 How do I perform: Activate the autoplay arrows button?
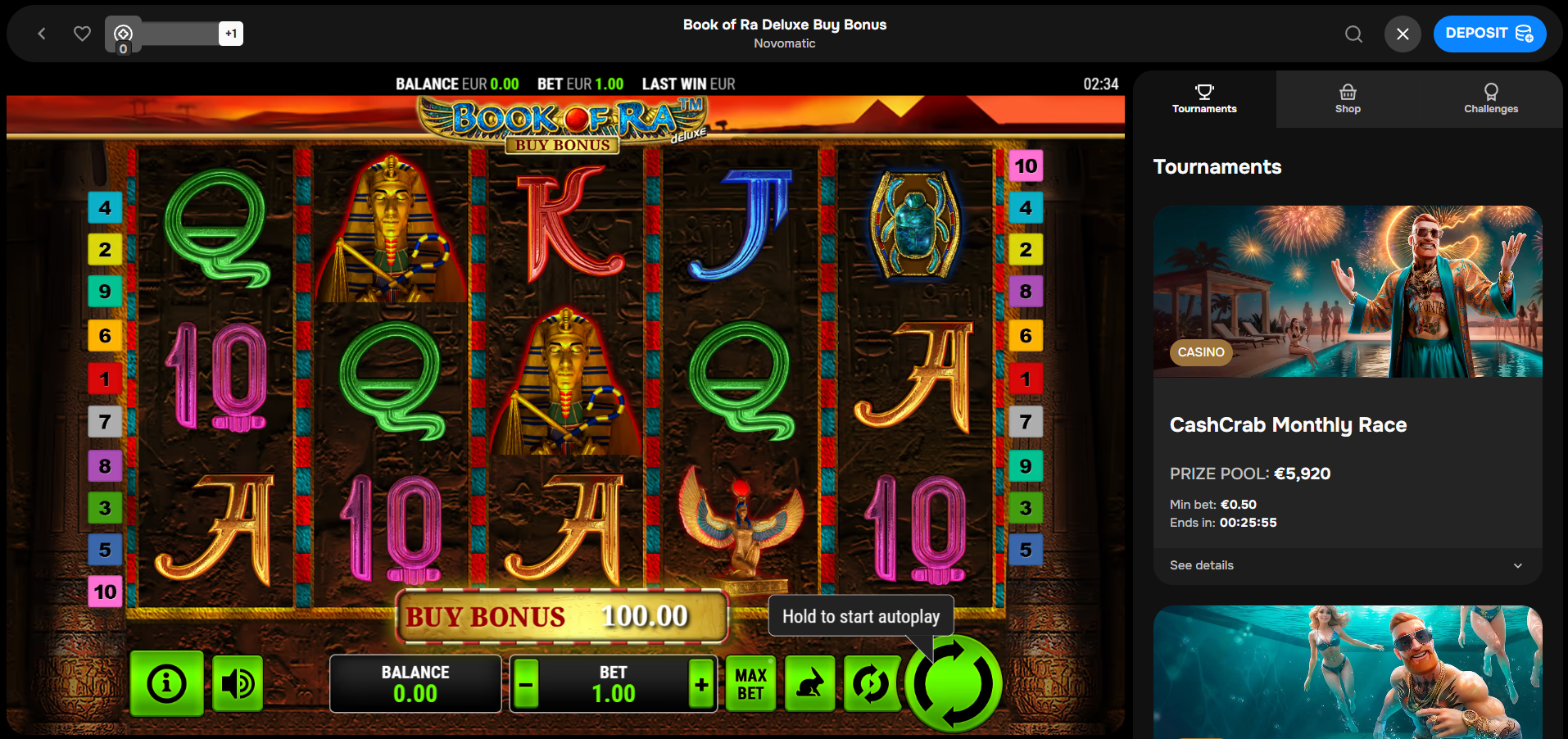[870, 683]
